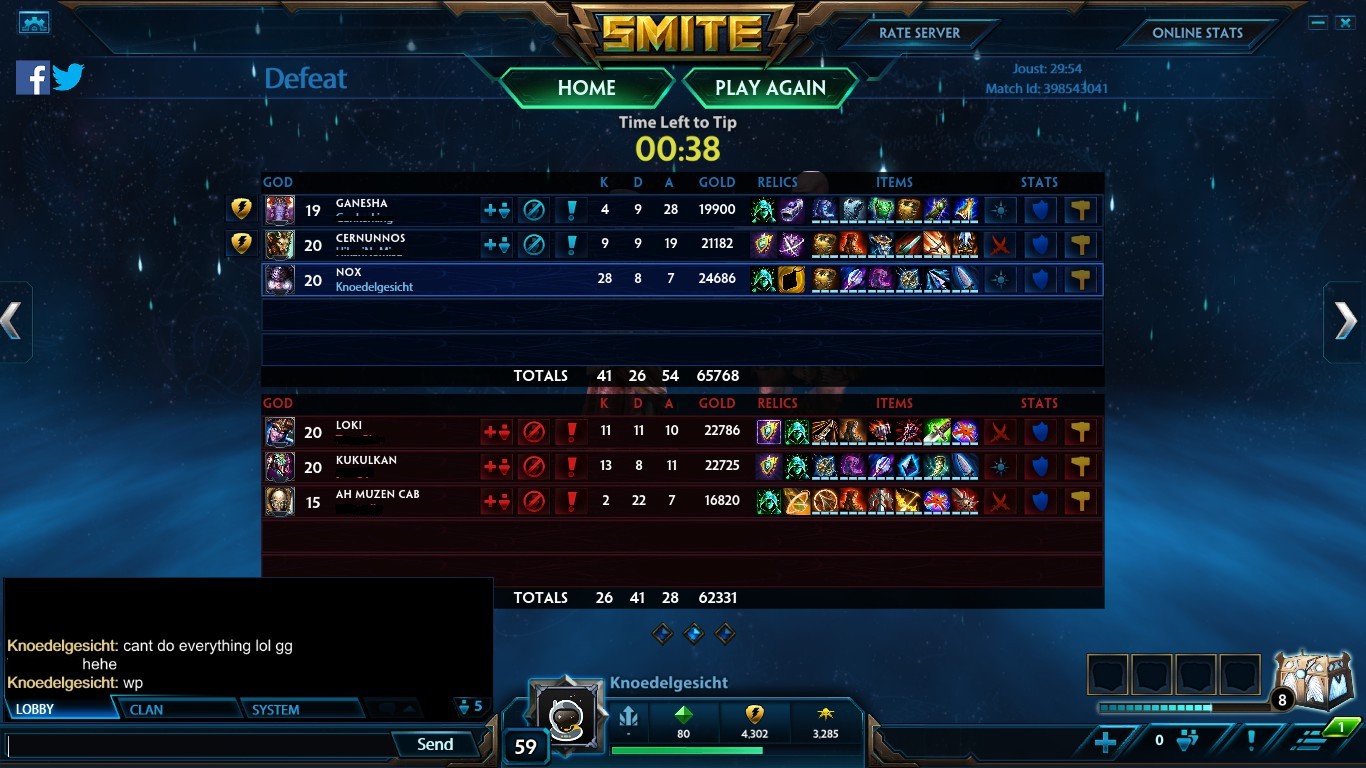Switch to the SYSTEM chat tab
Viewport: 1366px width, 768px height.
coord(275,710)
